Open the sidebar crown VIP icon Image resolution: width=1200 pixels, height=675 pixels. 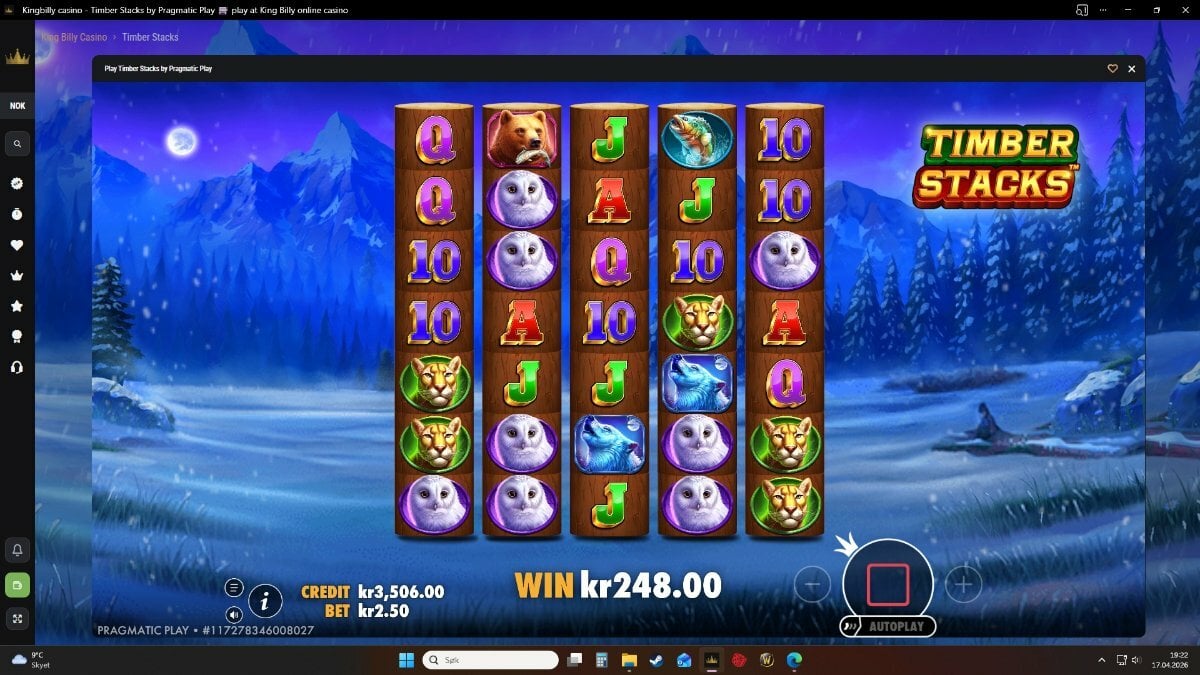pos(17,276)
